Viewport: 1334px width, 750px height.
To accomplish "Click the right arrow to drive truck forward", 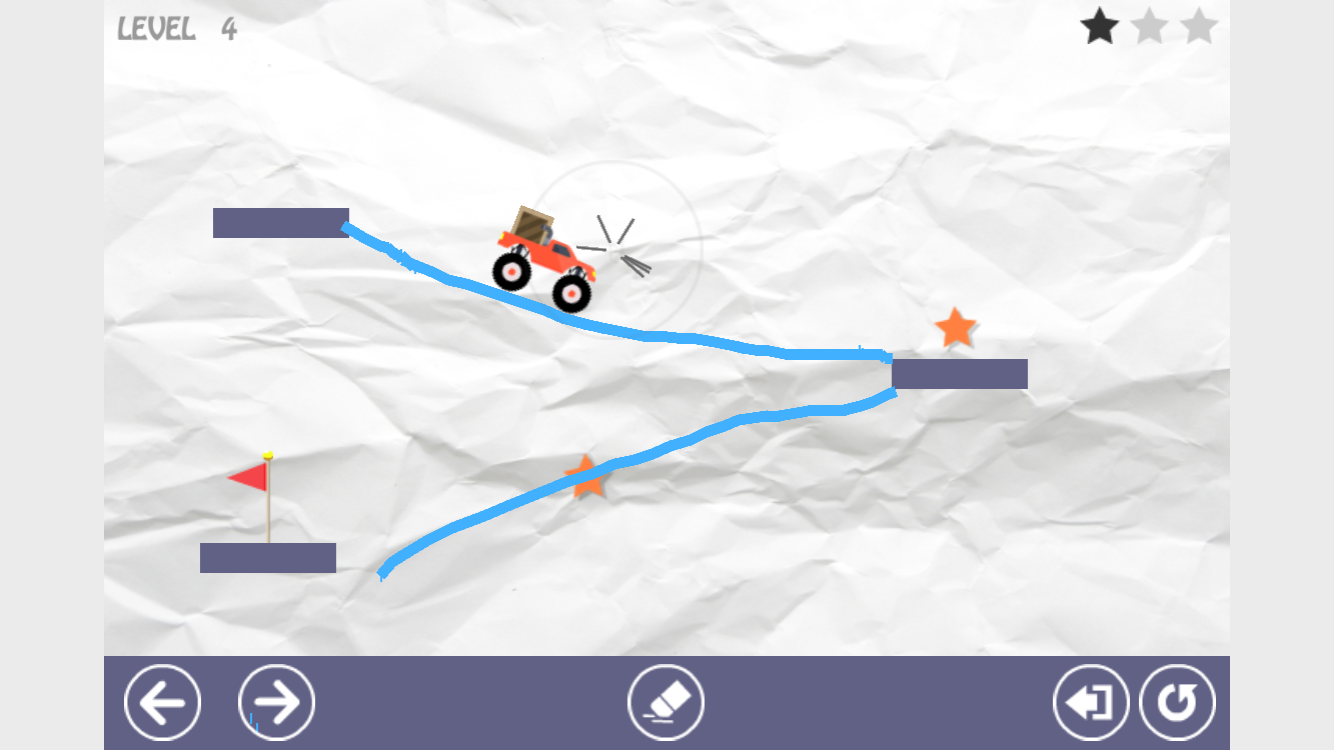I will 276,701.
